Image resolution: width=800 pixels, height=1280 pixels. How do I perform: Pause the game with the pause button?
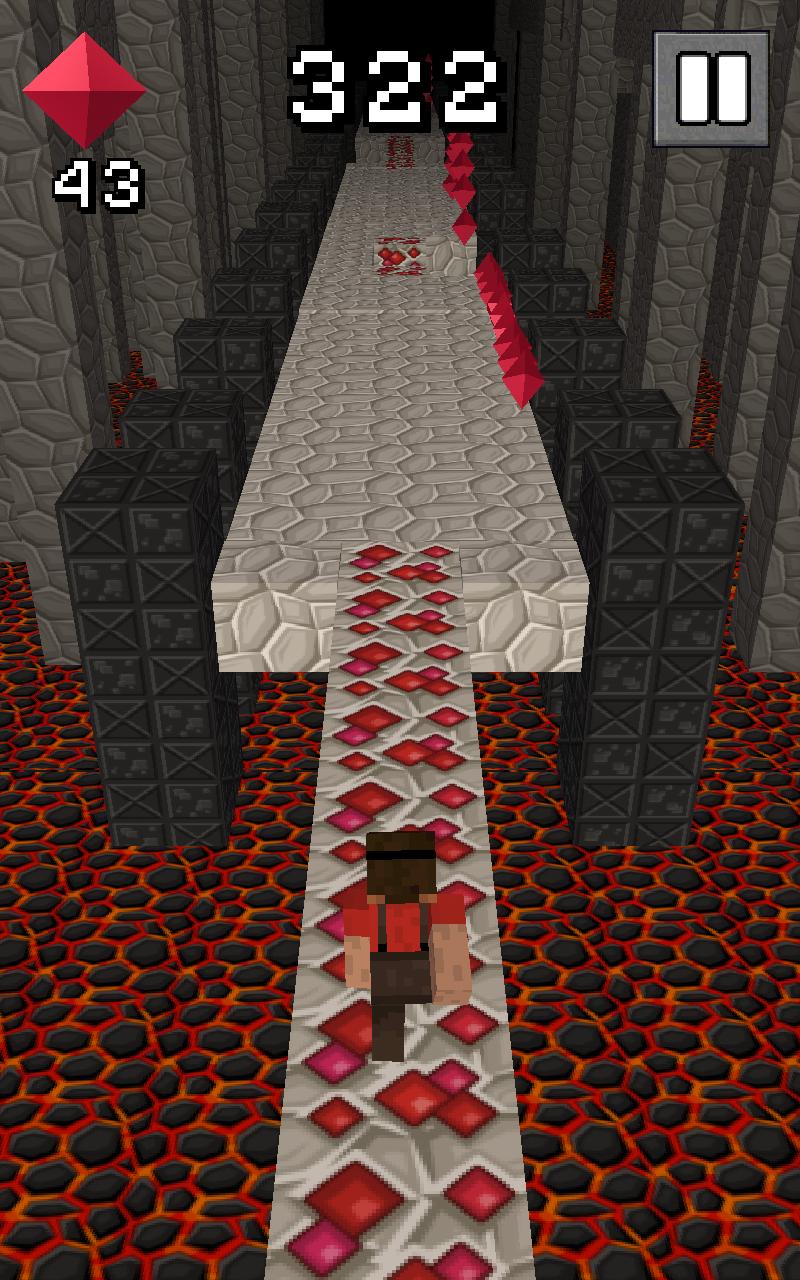pos(712,88)
